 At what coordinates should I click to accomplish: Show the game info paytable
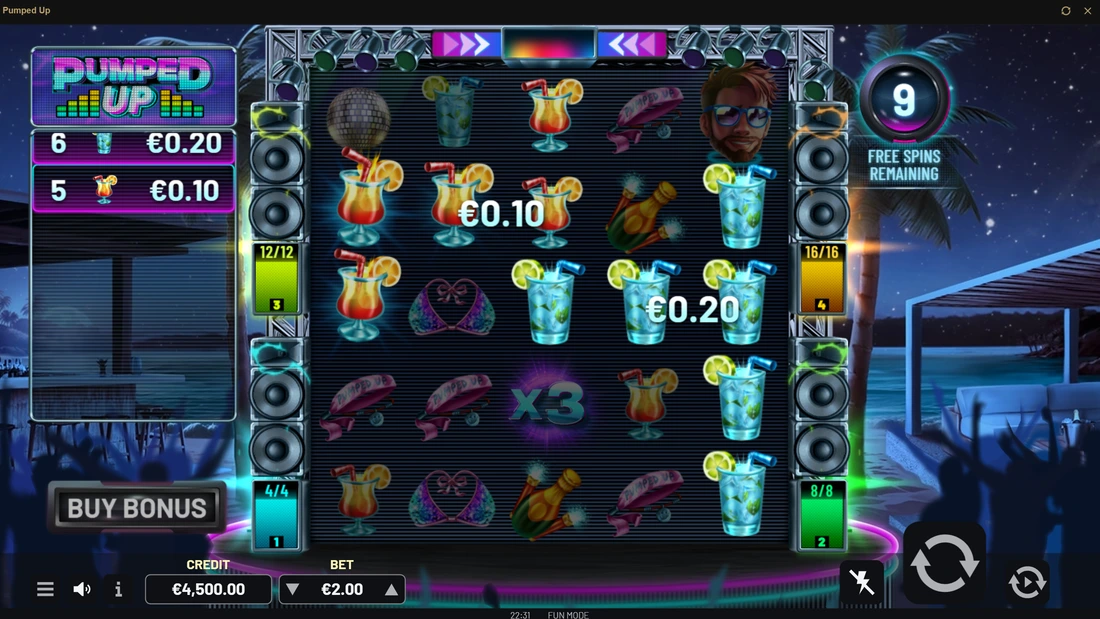[x=118, y=589]
